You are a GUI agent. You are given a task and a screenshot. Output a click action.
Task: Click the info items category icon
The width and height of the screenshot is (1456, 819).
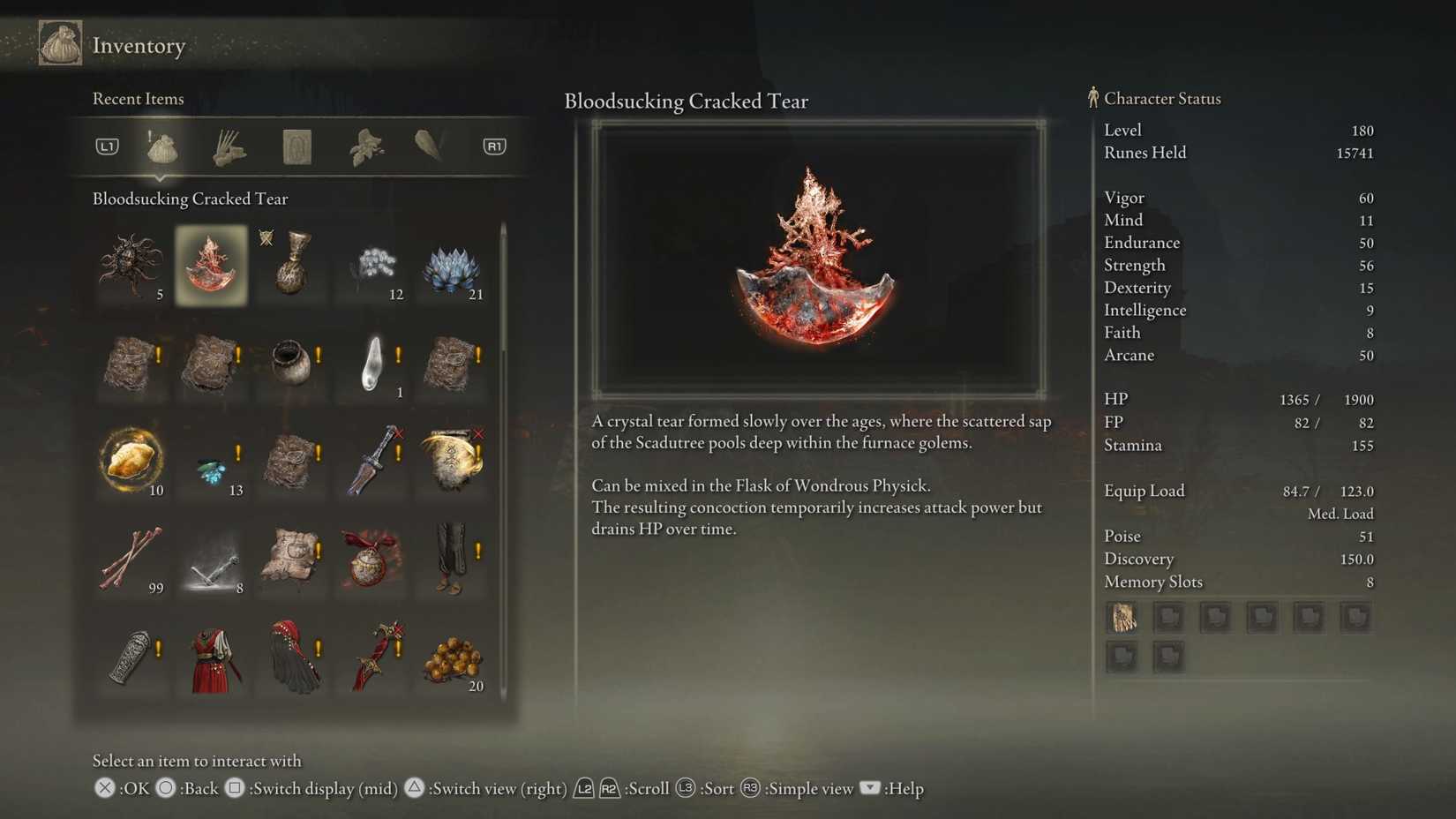point(296,147)
